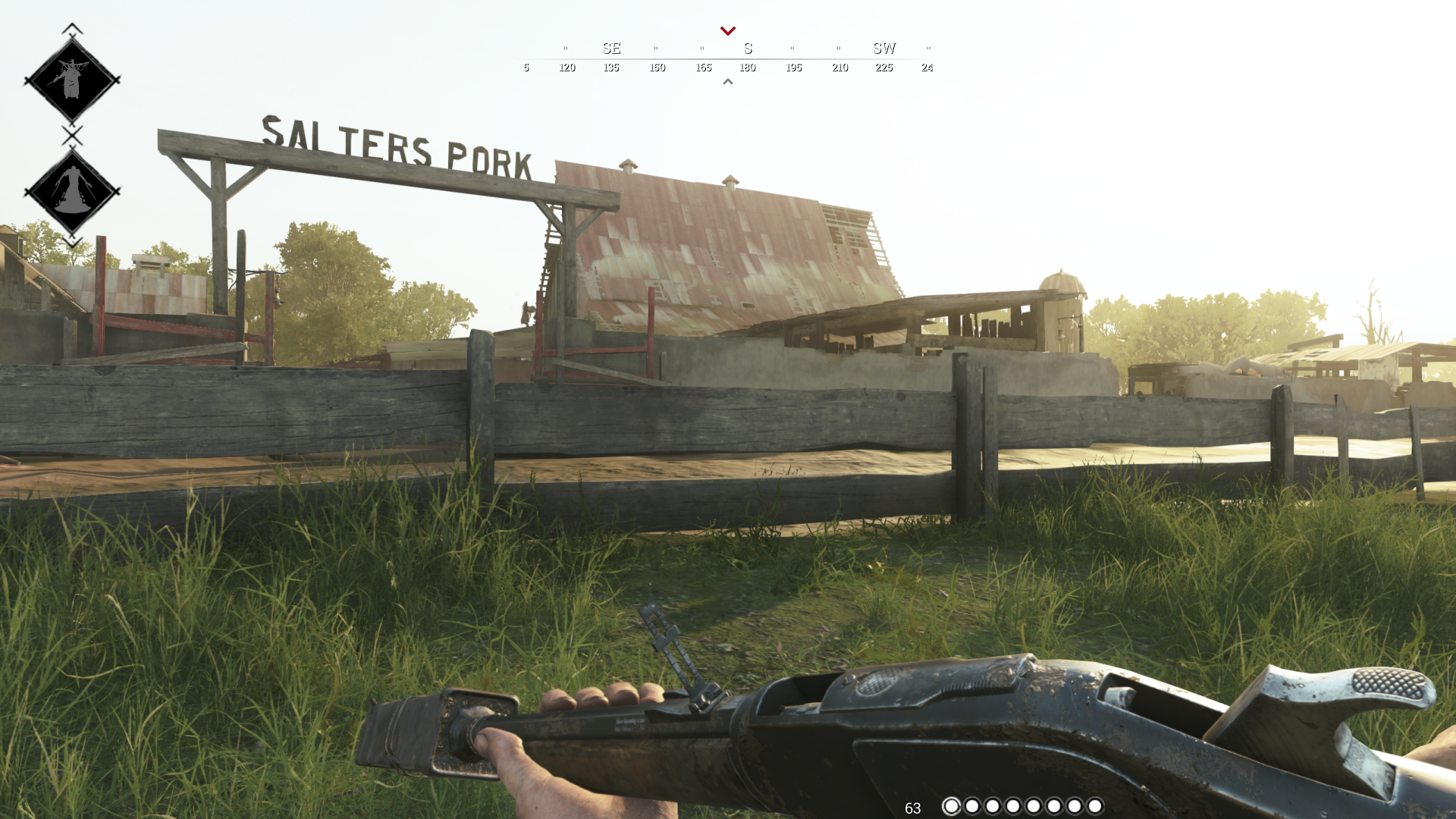The height and width of the screenshot is (819, 1456).
Task: Click the last bullet icon in the ammo row
Action: [1095, 806]
